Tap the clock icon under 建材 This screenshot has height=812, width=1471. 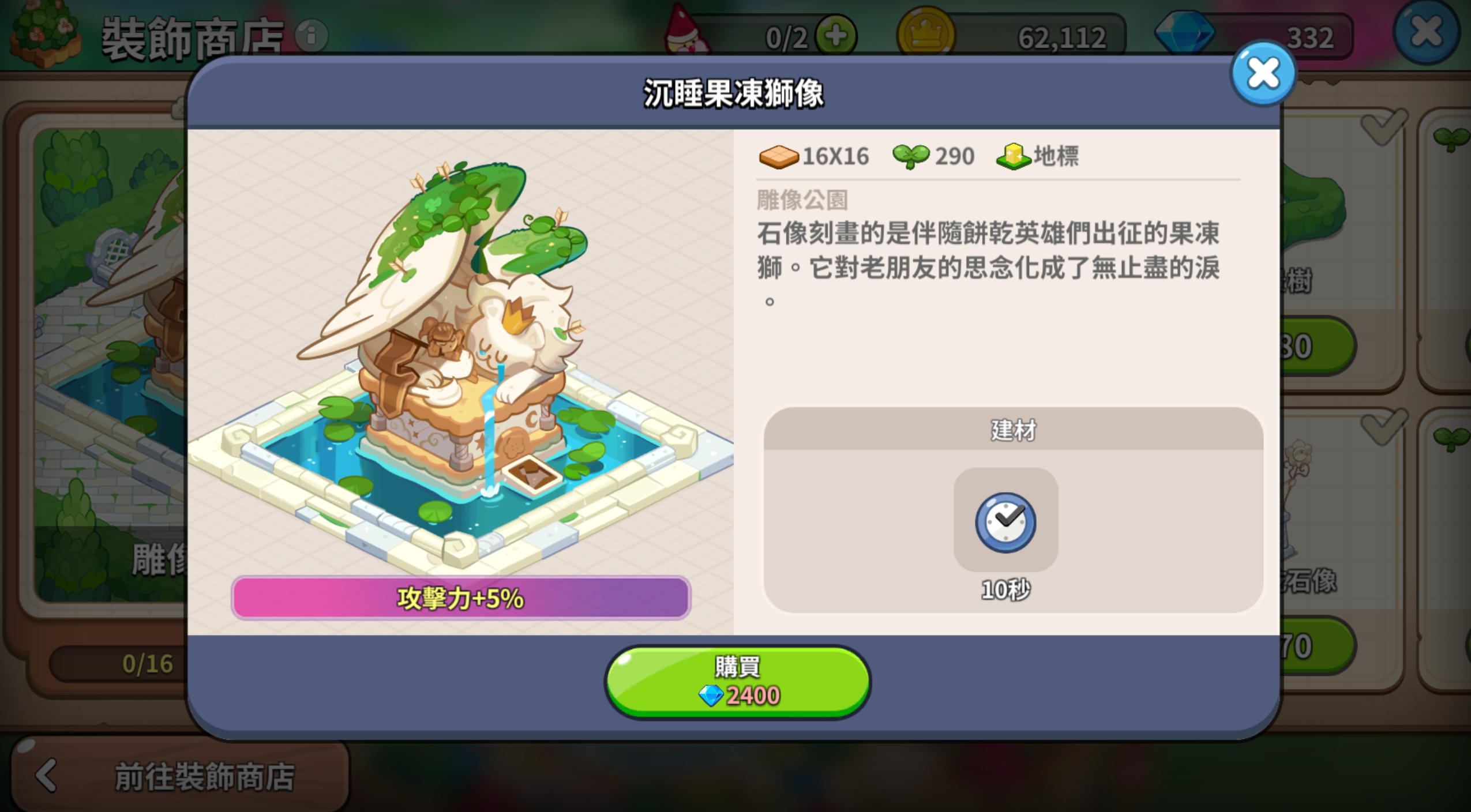coord(1006,522)
